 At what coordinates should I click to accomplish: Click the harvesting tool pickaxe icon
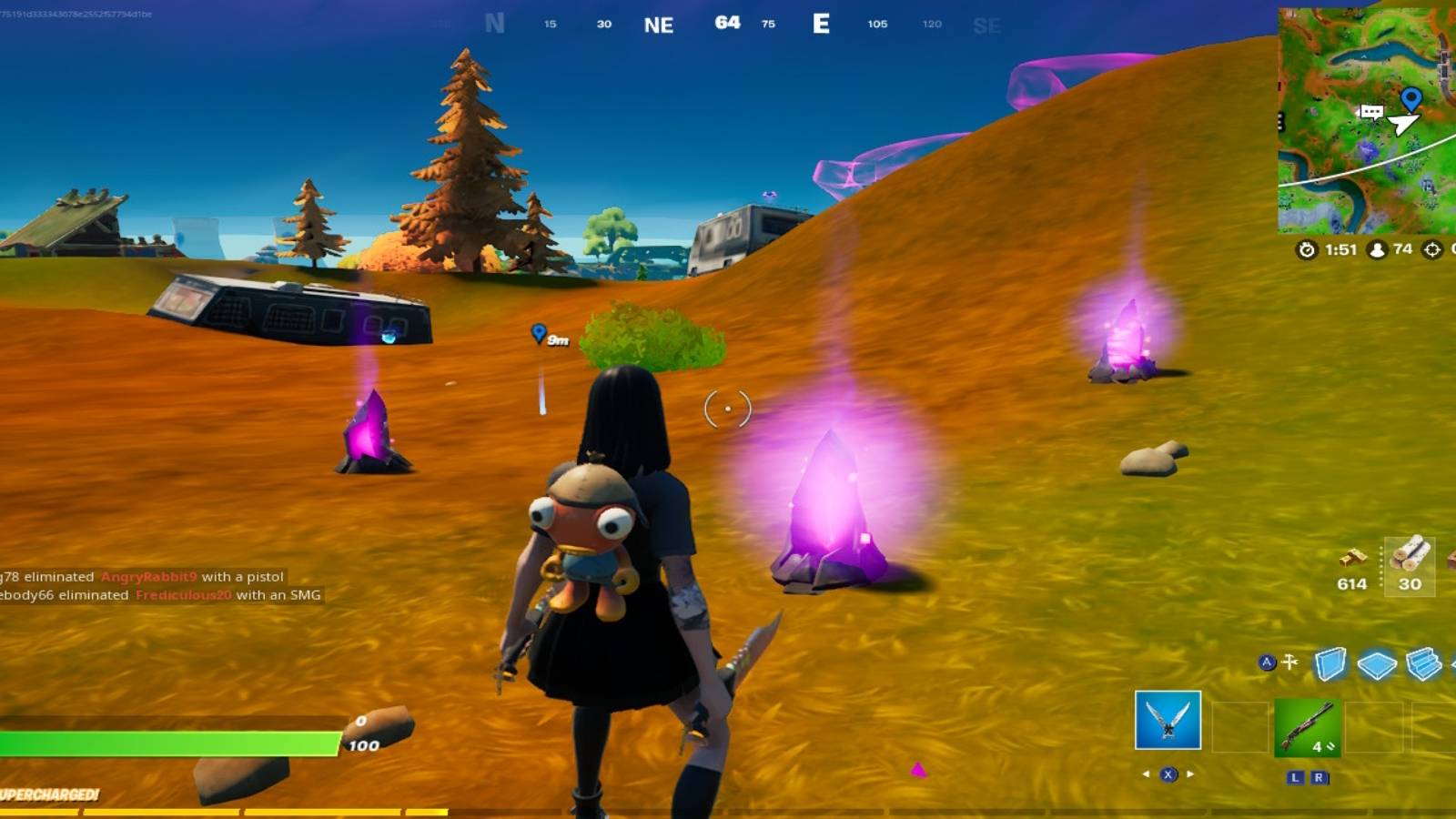coord(1289,661)
